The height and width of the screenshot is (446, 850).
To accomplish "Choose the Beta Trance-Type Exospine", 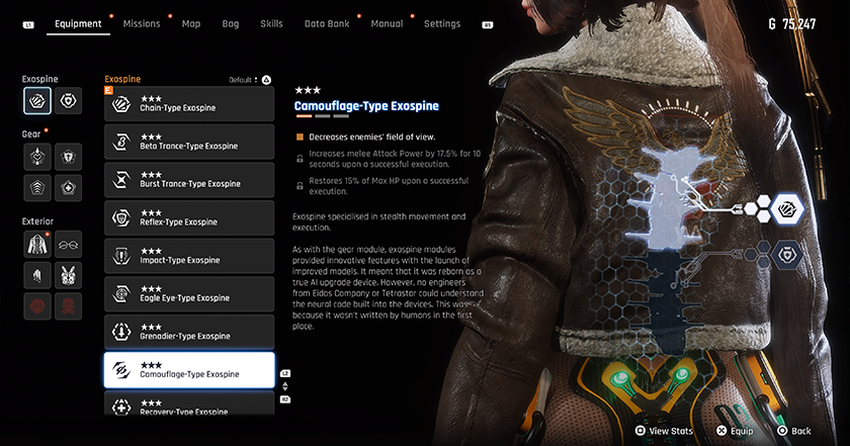I will (189, 141).
